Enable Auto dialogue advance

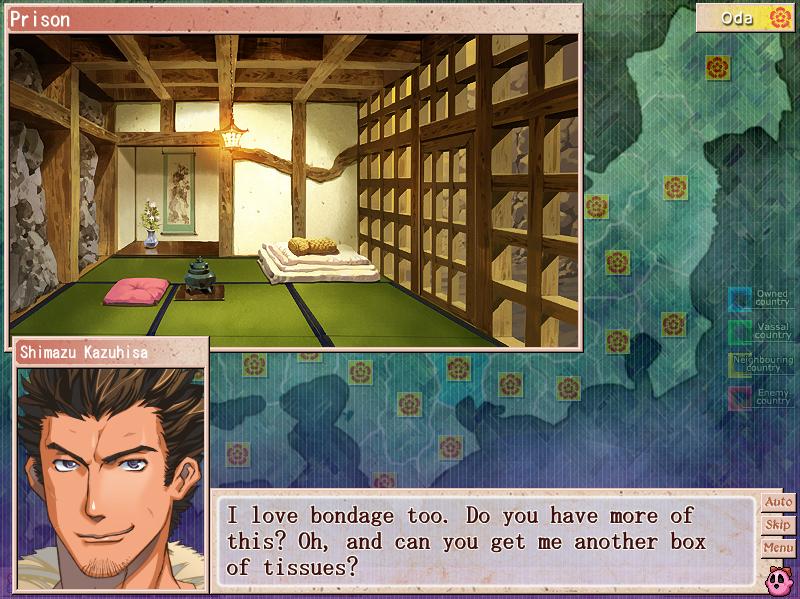777,502
